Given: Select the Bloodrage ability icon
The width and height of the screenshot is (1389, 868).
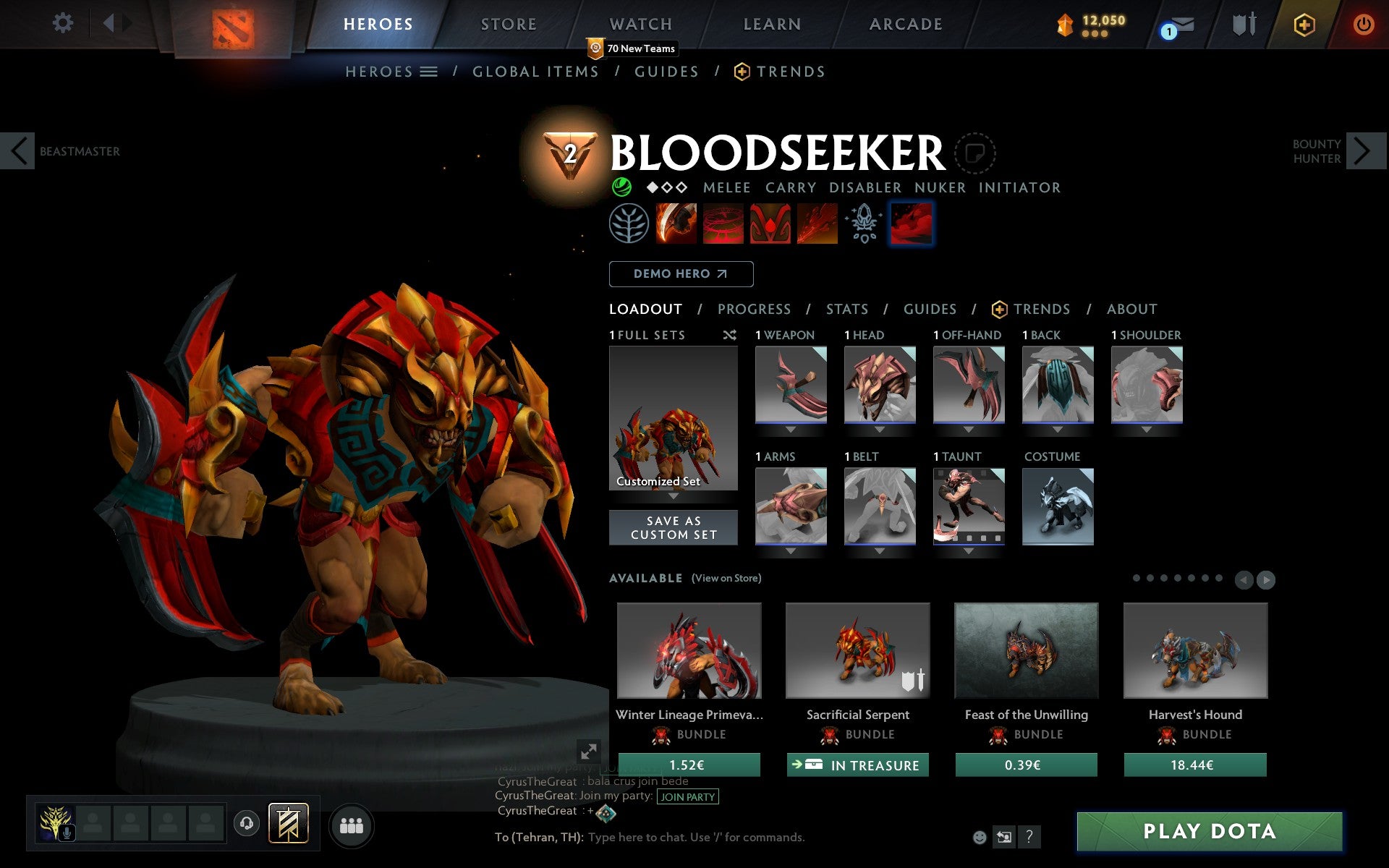Looking at the screenshot, I should (676, 224).
